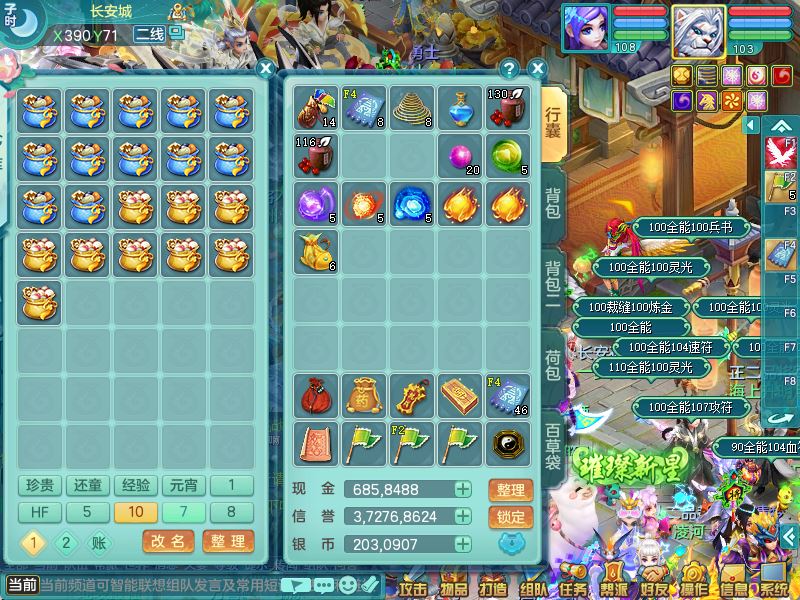Image resolution: width=800 pixels, height=600 pixels.
Task: Select the 百草袋 herb bag tab
Action: coord(553,445)
